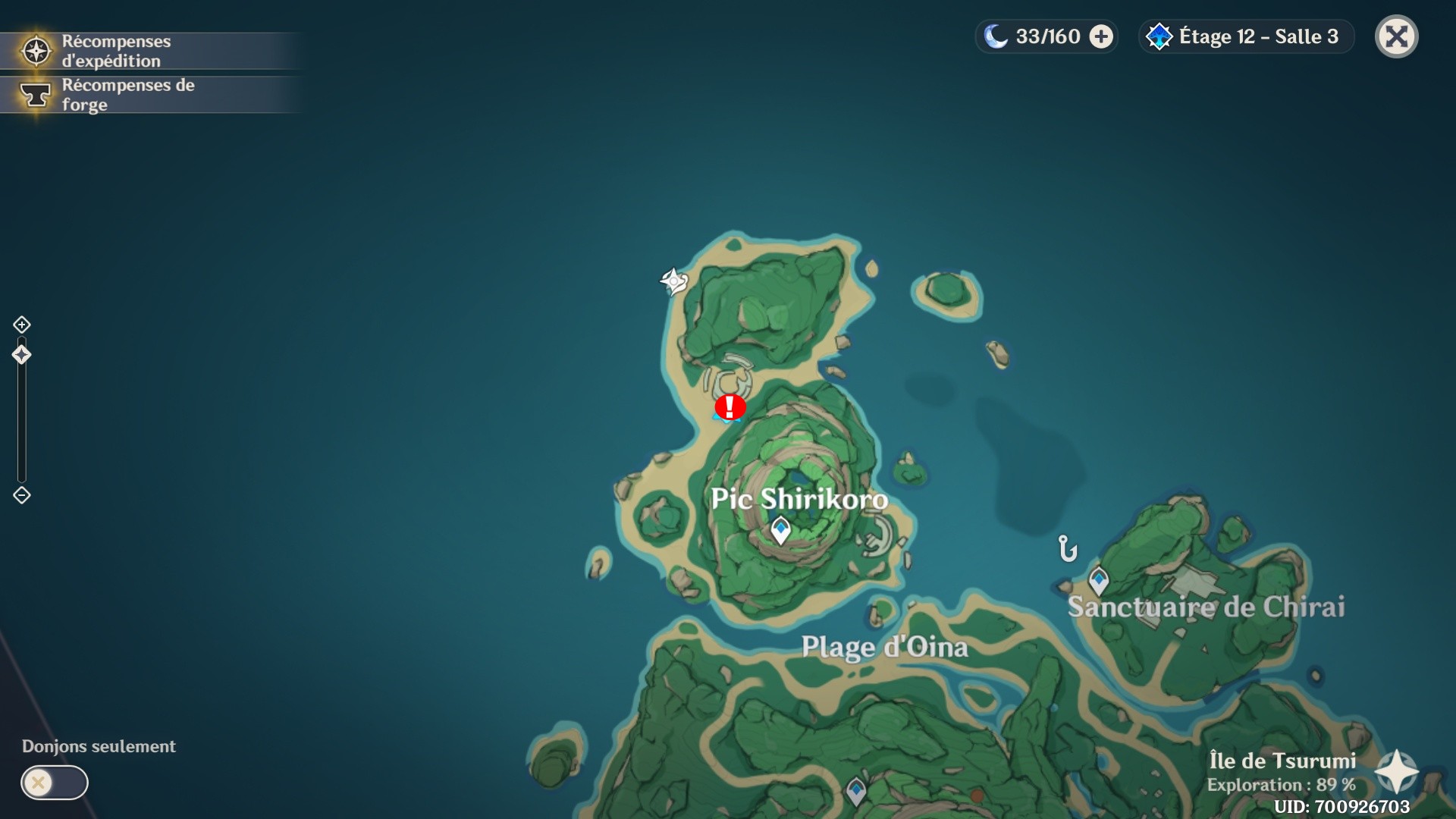Viewport: 1456px width, 819px height.
Task: Select the white star pin marker
Action: click(673, 281)
